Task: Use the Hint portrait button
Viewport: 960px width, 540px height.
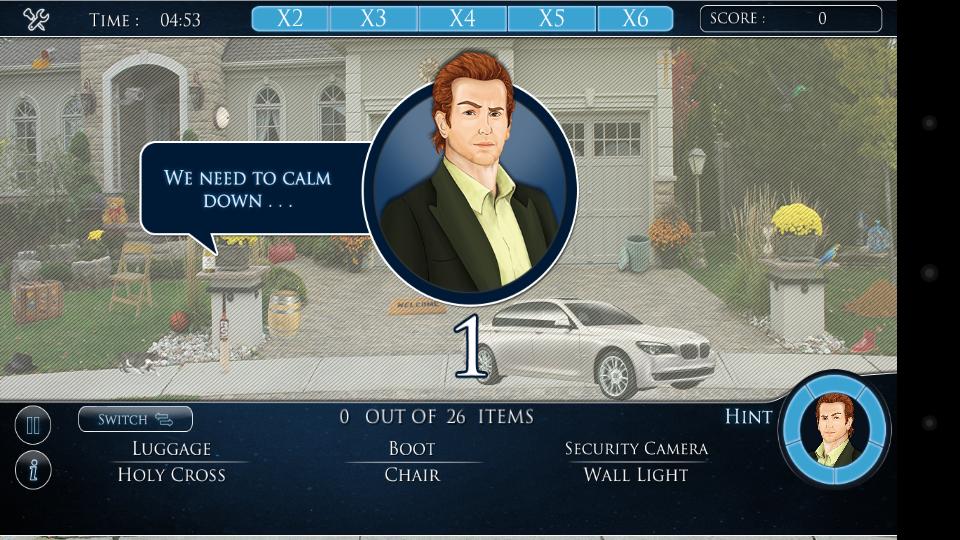Action: click(834, 430)
